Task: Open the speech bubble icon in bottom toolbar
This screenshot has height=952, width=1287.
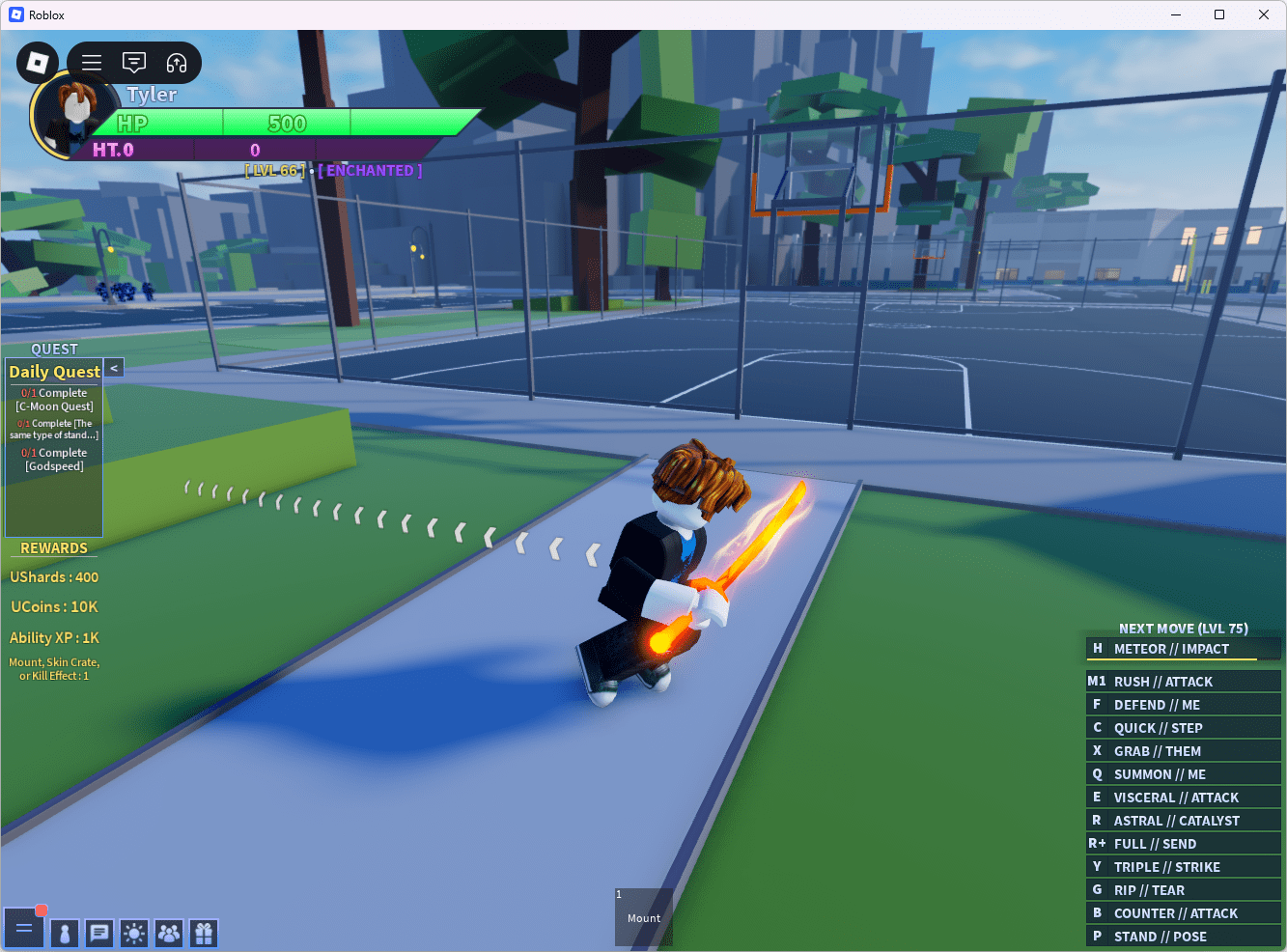Action: click(98, 933)
